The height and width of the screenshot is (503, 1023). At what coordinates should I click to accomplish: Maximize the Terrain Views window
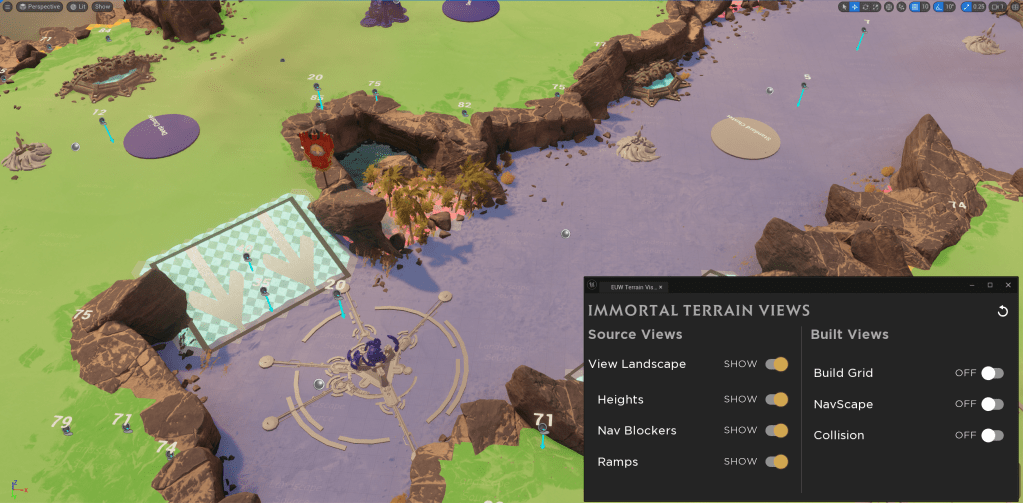pos(989,286)
